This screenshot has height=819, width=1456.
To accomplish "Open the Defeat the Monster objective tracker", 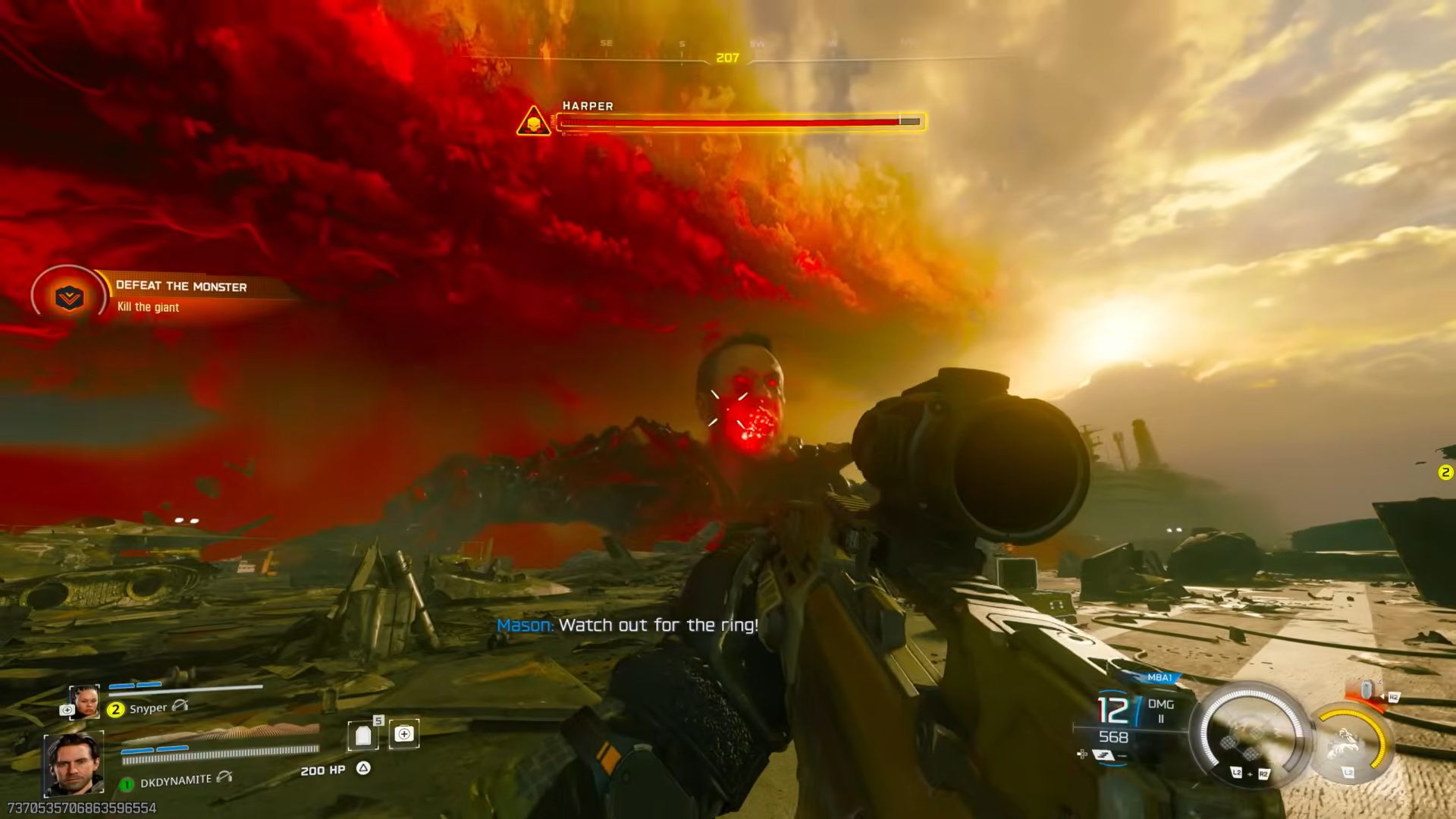I will [x=70, y=297].
